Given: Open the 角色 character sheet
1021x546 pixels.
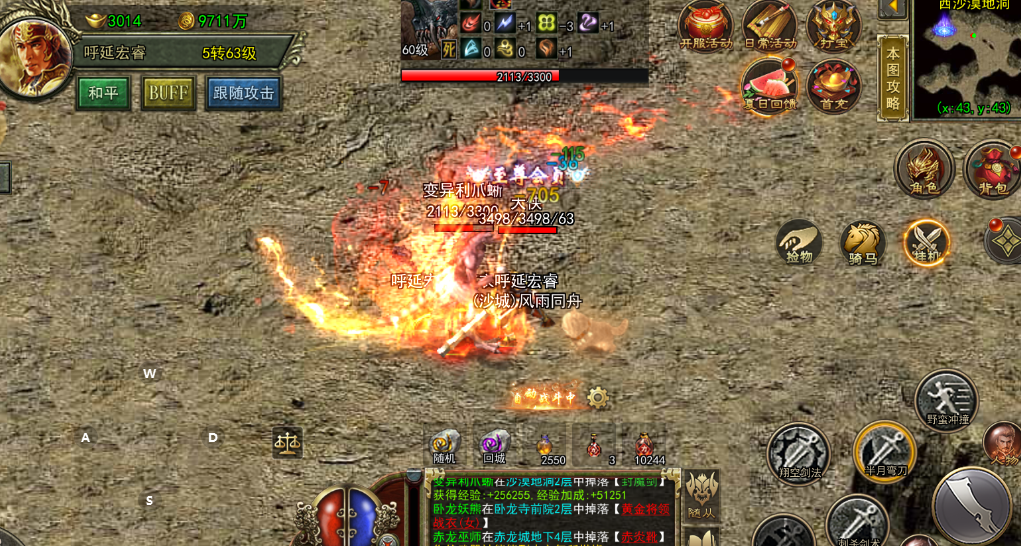Looking at the screenshot, I should (923, 168).
